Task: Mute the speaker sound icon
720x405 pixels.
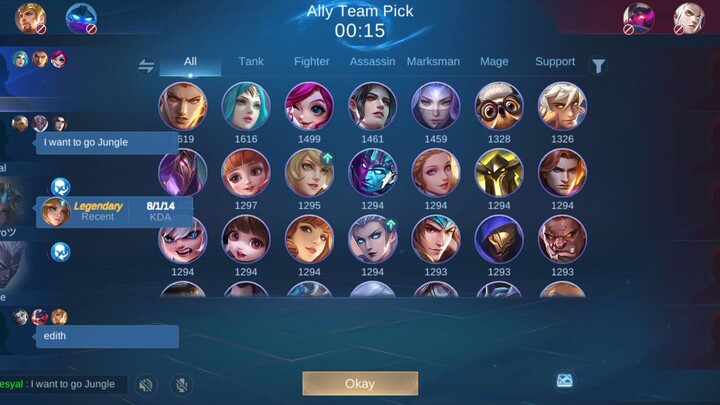Action: click(x=147, y=384)
